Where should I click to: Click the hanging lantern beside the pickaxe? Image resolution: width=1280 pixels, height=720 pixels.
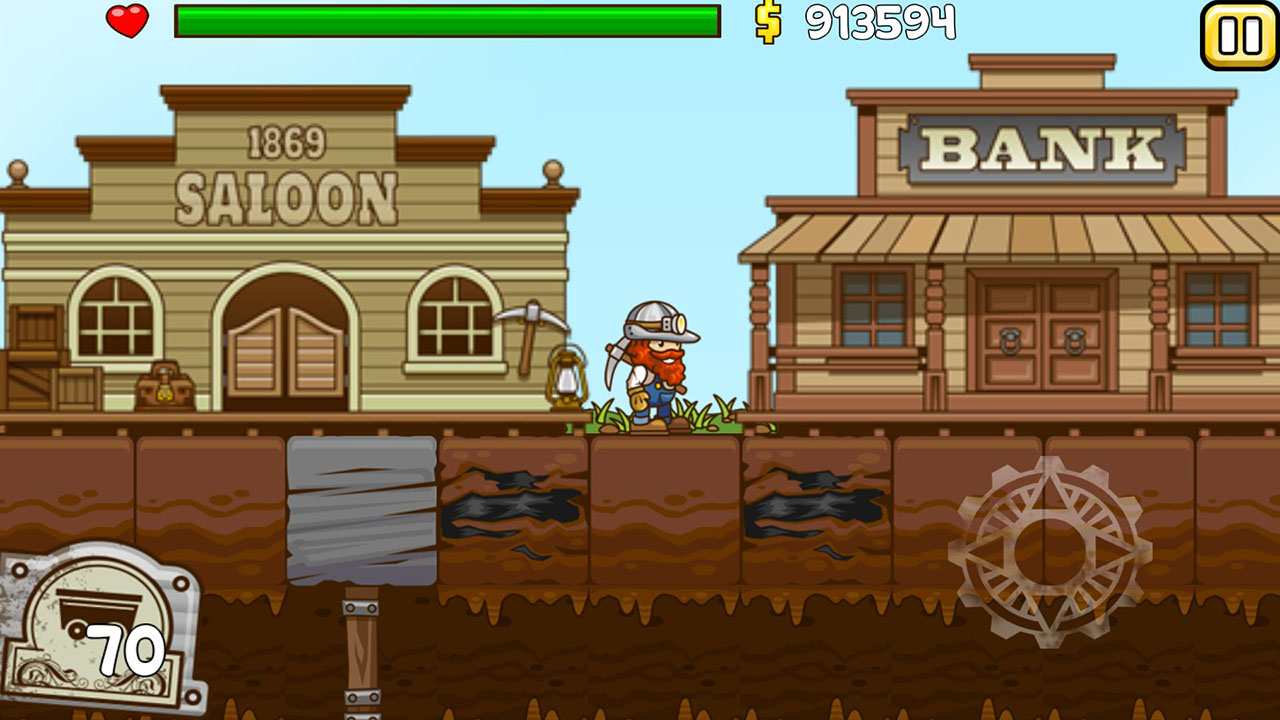[x=567, y=378]
